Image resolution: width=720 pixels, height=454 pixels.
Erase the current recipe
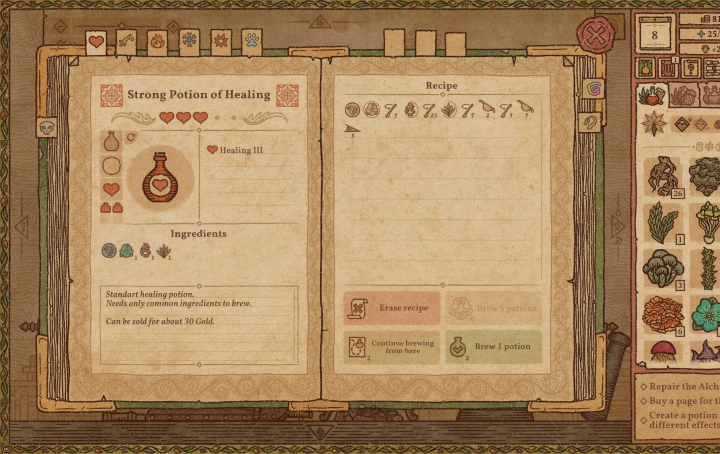[392, 308]
